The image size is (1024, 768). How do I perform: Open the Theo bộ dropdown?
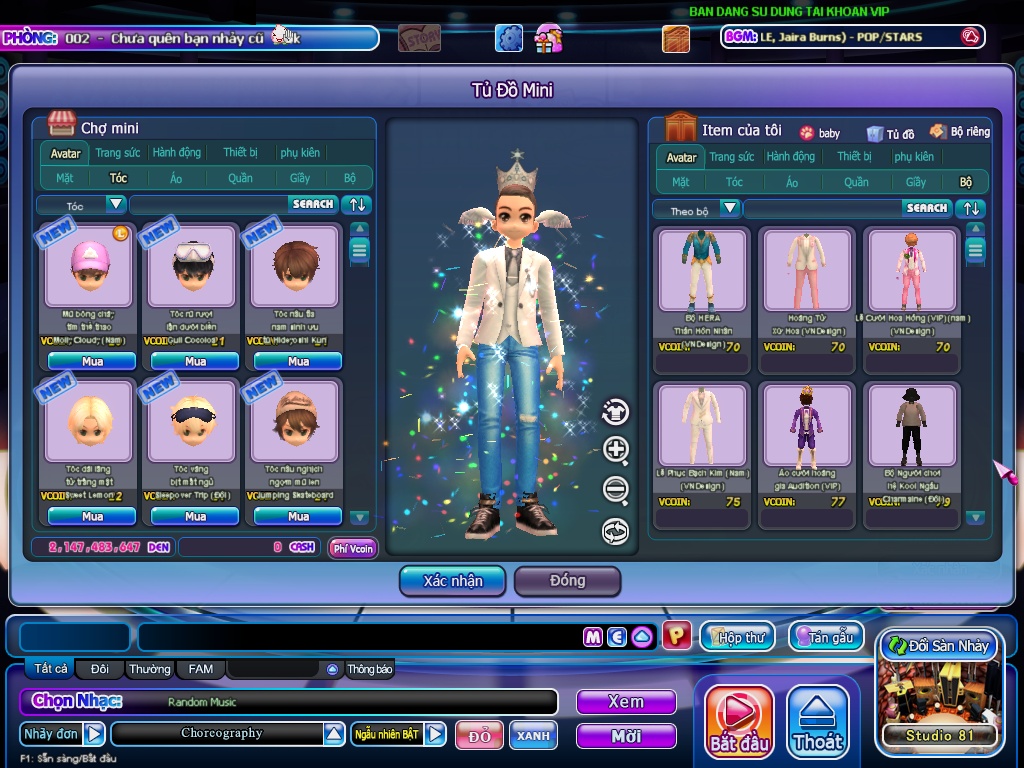(x=730, y=208)
